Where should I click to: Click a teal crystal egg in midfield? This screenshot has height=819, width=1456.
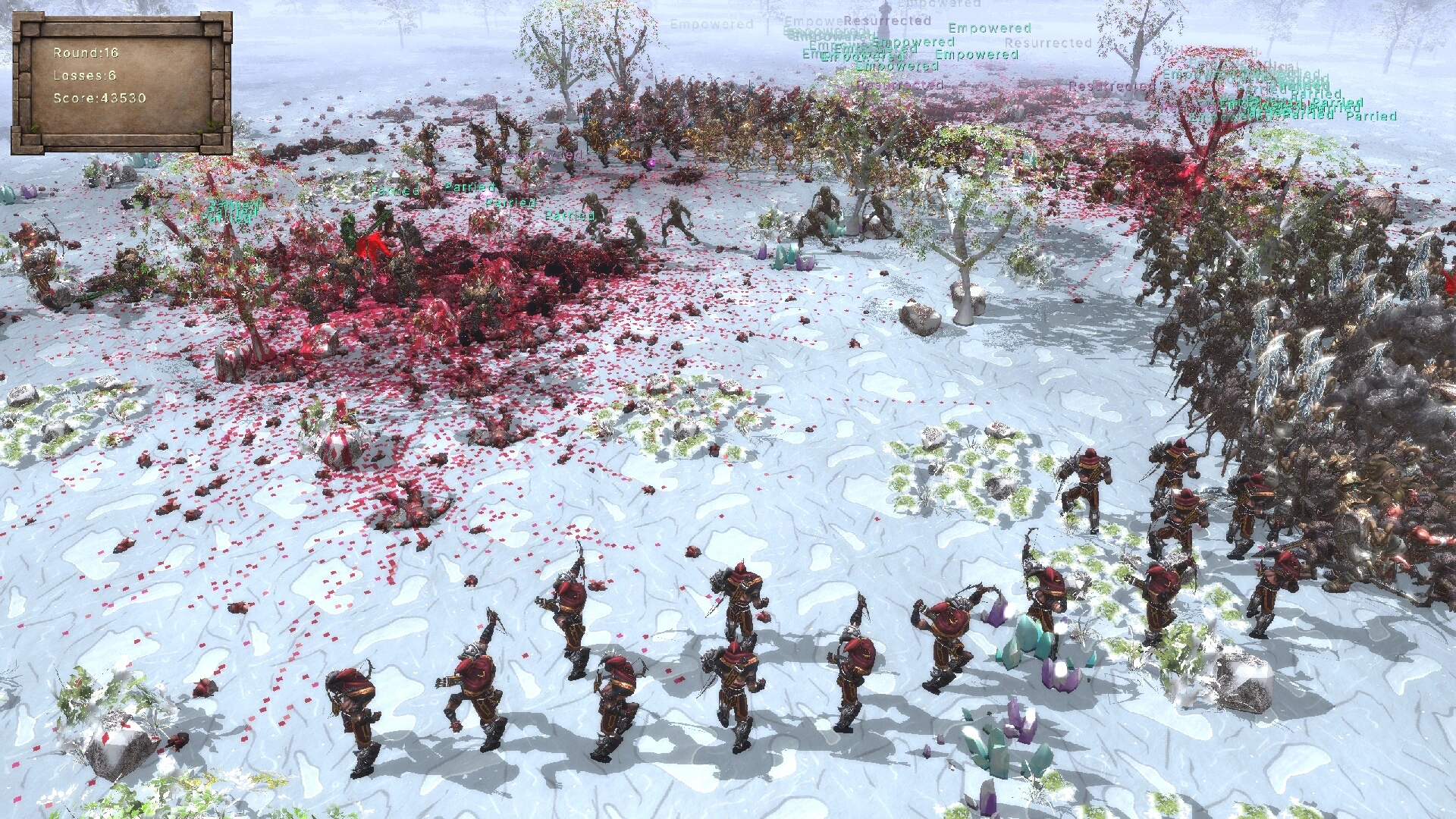pos(781,256)
